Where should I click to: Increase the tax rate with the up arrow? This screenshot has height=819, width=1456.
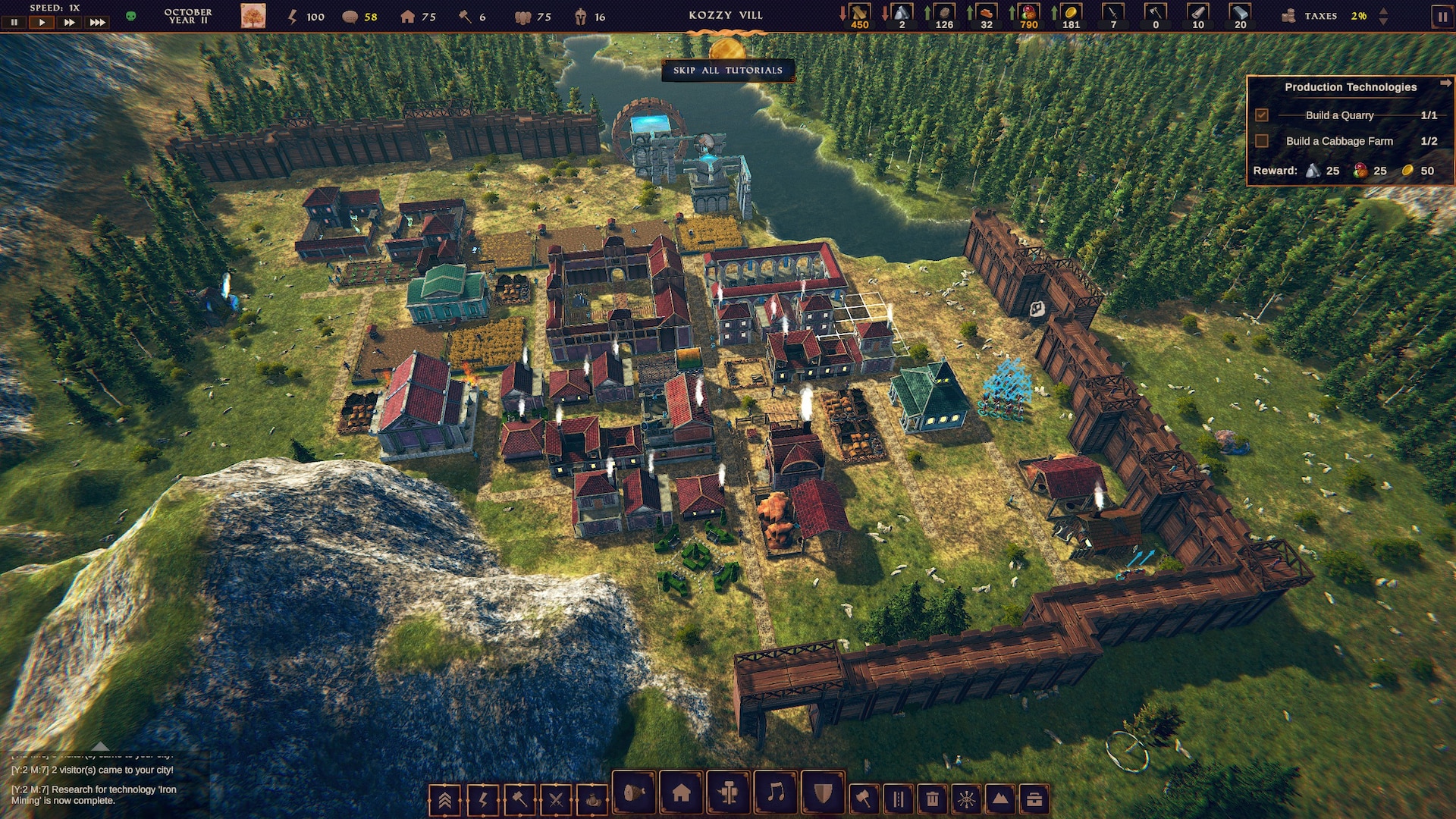click(1383, 11)
